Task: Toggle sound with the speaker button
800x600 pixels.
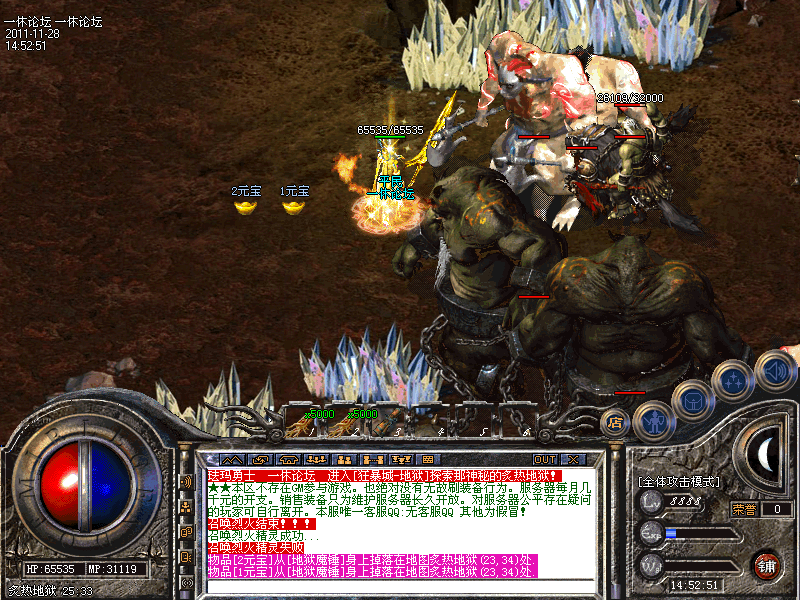Action: (774, 370)
